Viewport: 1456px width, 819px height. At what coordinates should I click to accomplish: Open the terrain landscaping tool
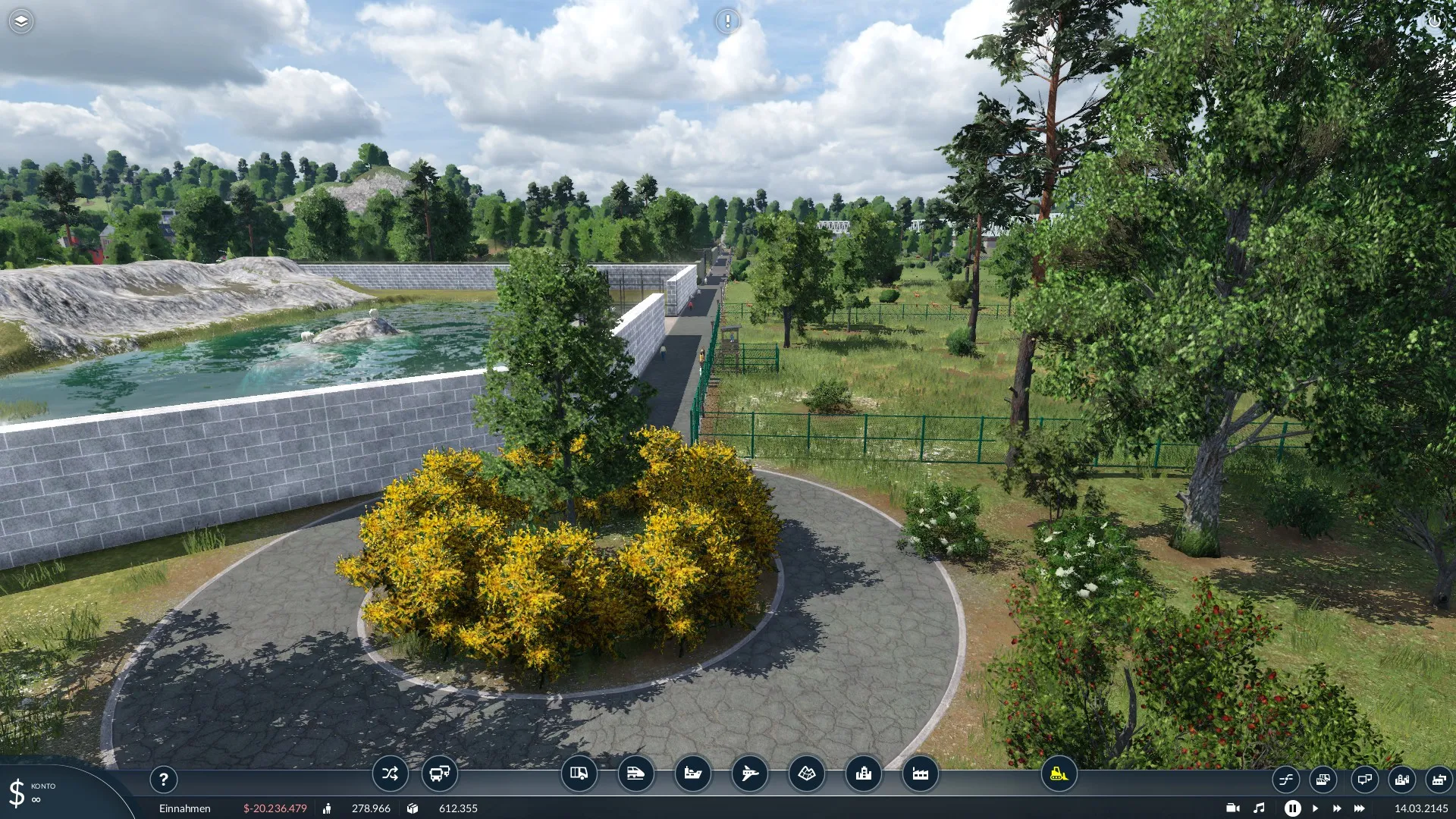[x=806, y=773]
